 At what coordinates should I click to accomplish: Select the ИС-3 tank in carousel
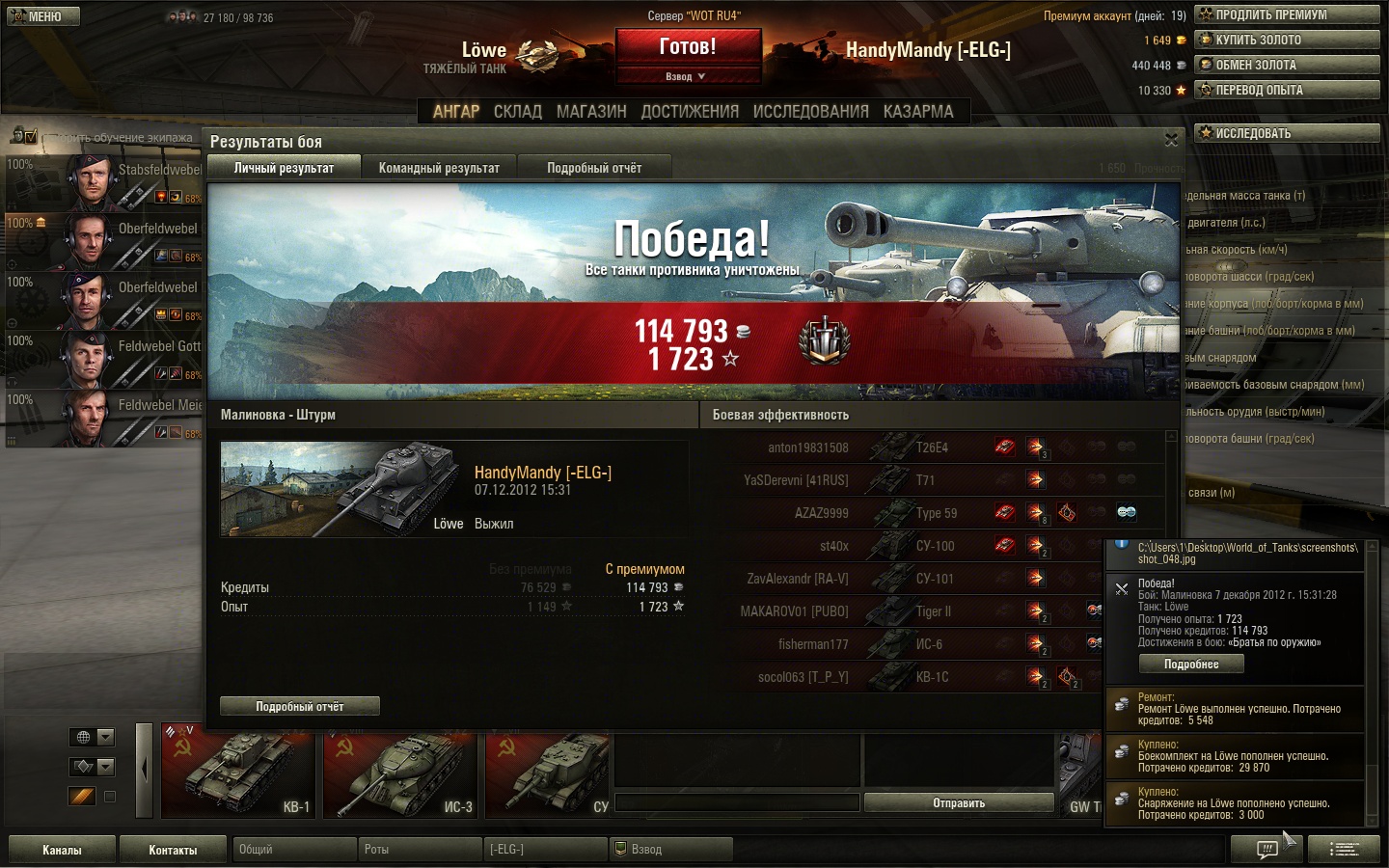pos(401,775)
